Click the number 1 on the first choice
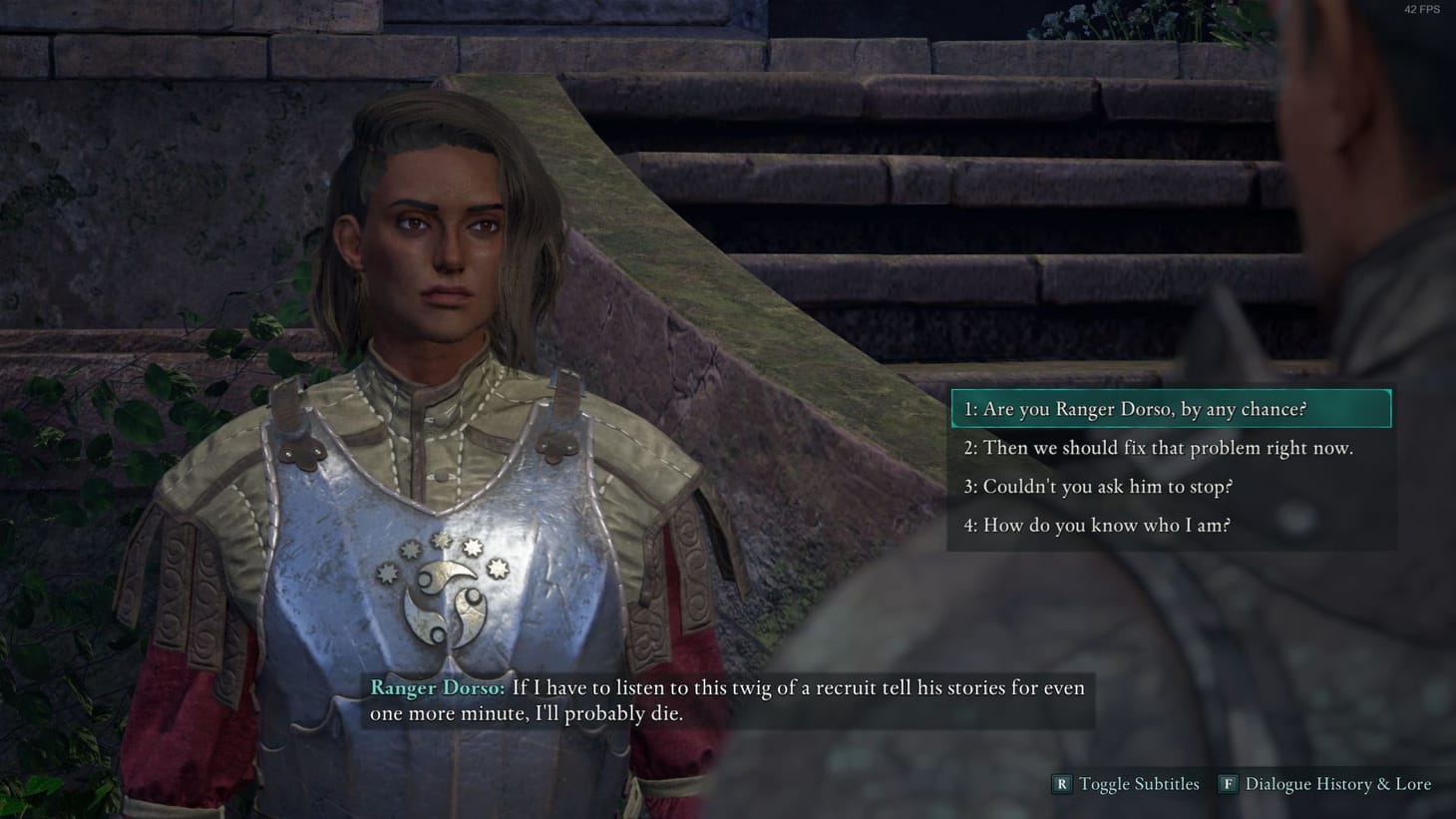The height and width of the screenshot is (819, 1456). 967,409
